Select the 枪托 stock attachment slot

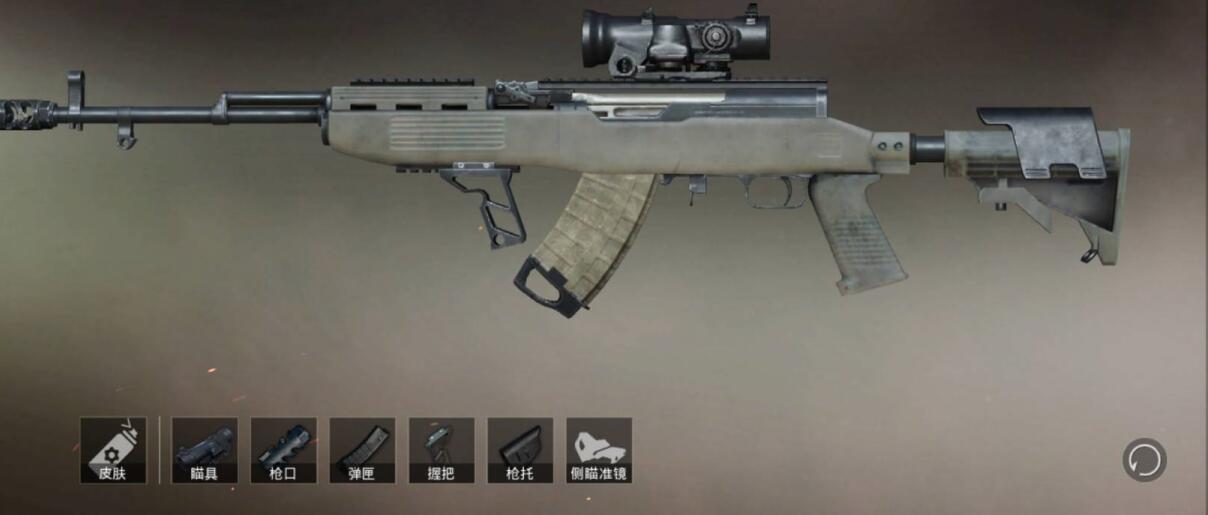[x=520, y=450]
